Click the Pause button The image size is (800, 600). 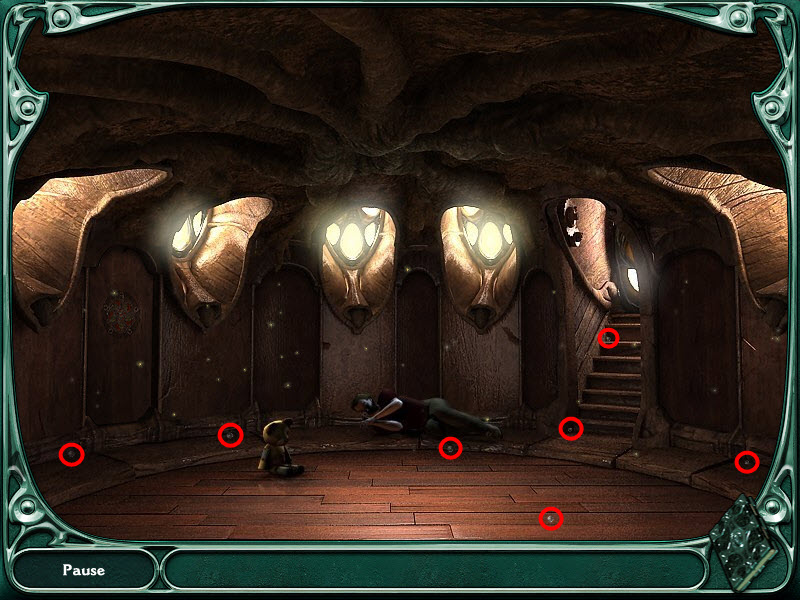tap(83, 570)
